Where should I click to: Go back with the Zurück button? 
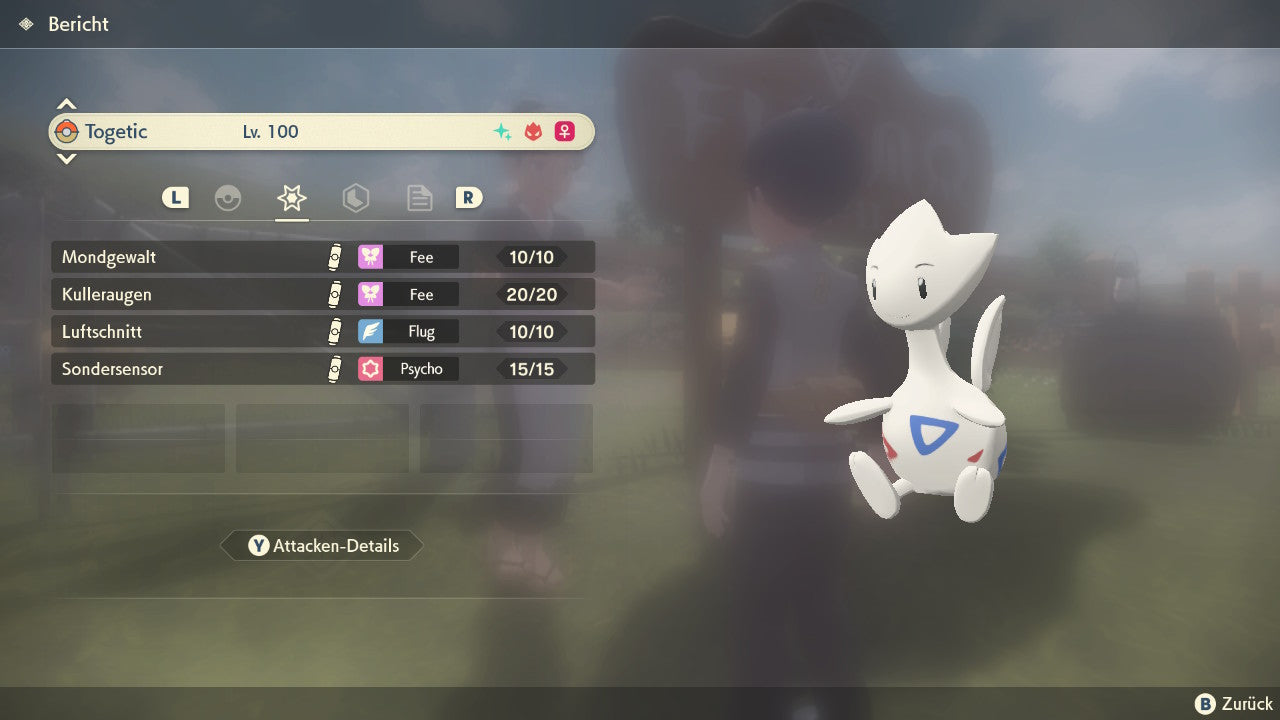[x=1234, y=704]
